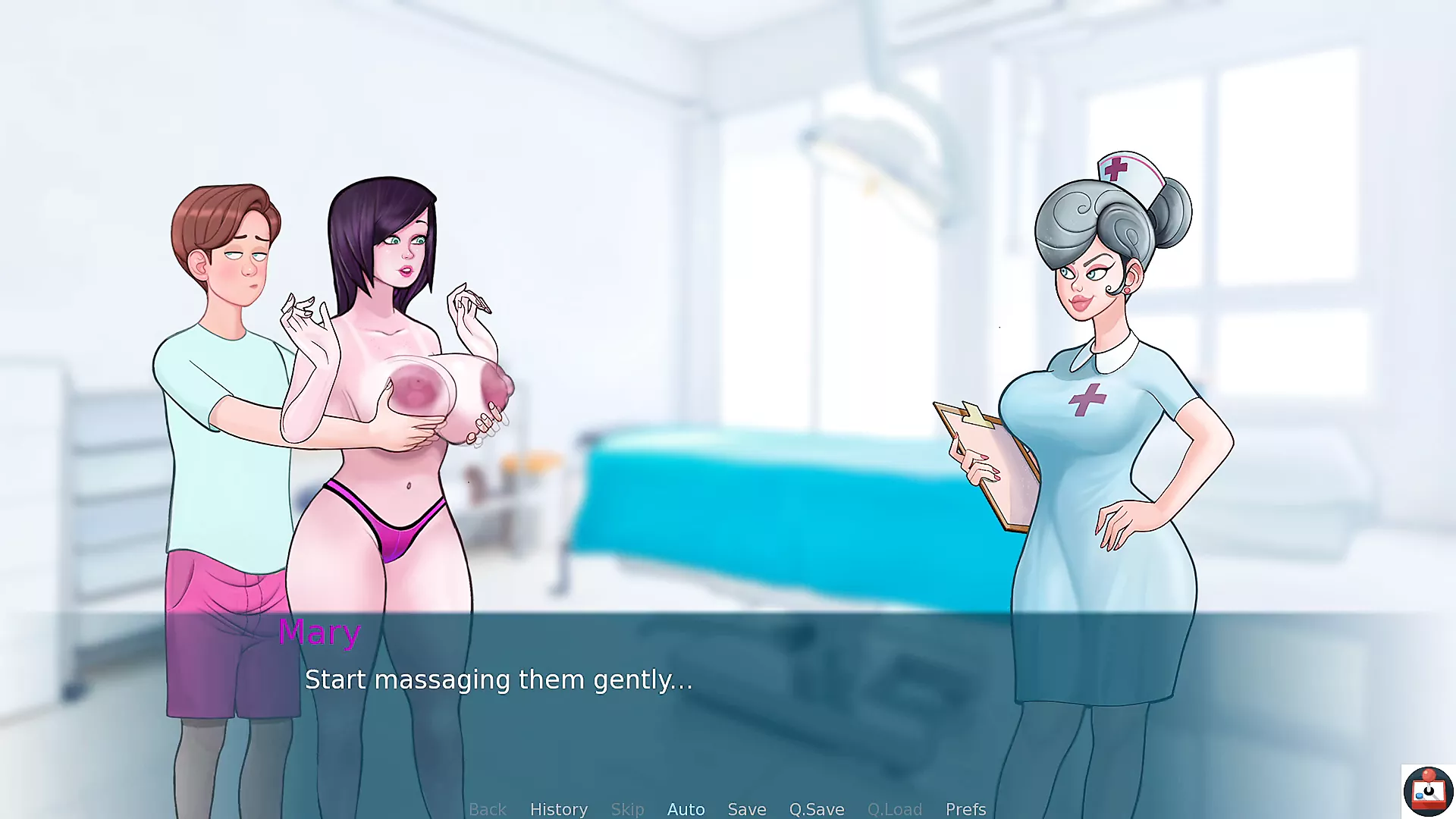Open the Prefs settings
This screenshot has width=1456, height=819.
pos(965,809)
